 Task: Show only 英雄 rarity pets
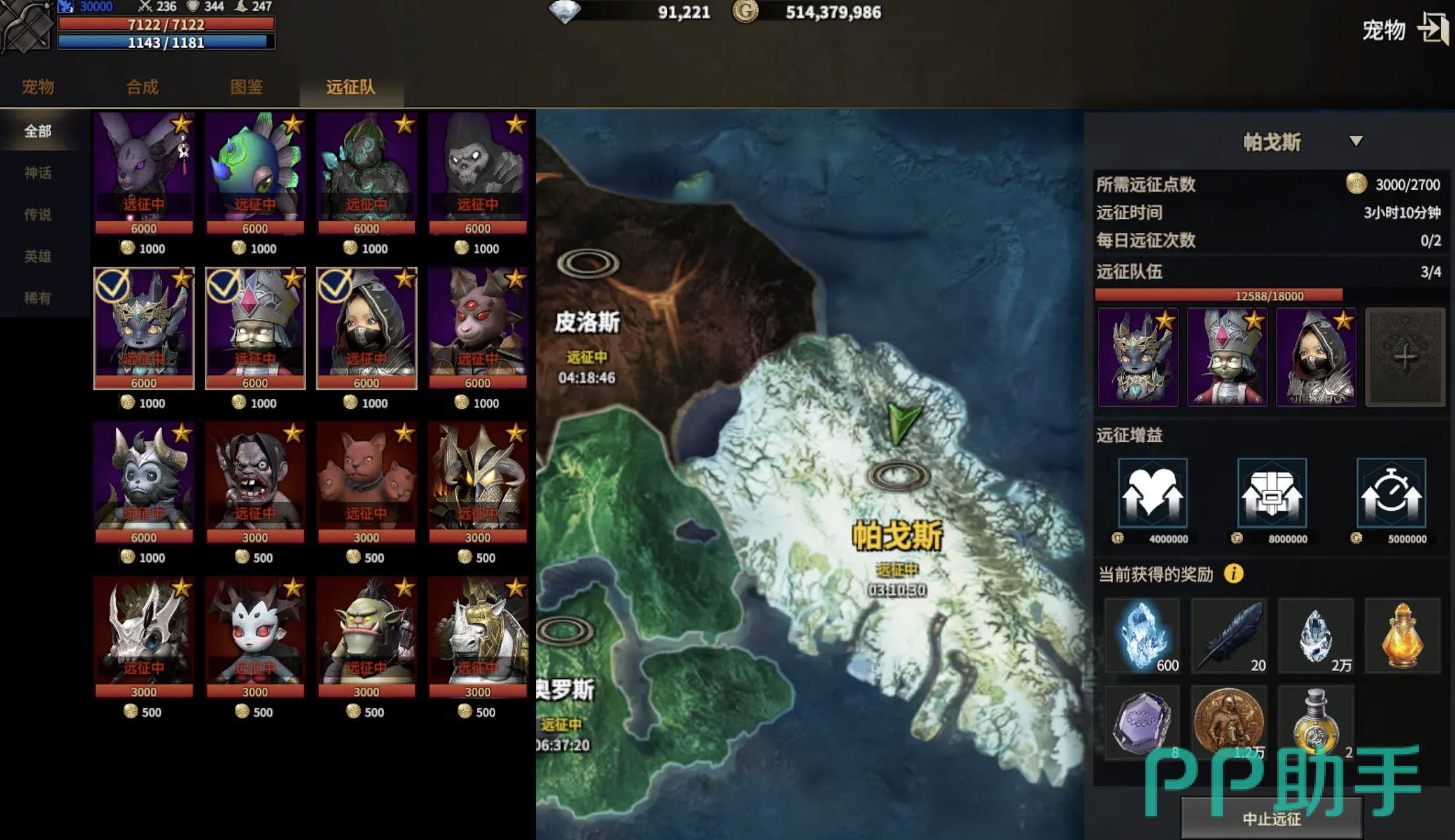coord(38,256)
